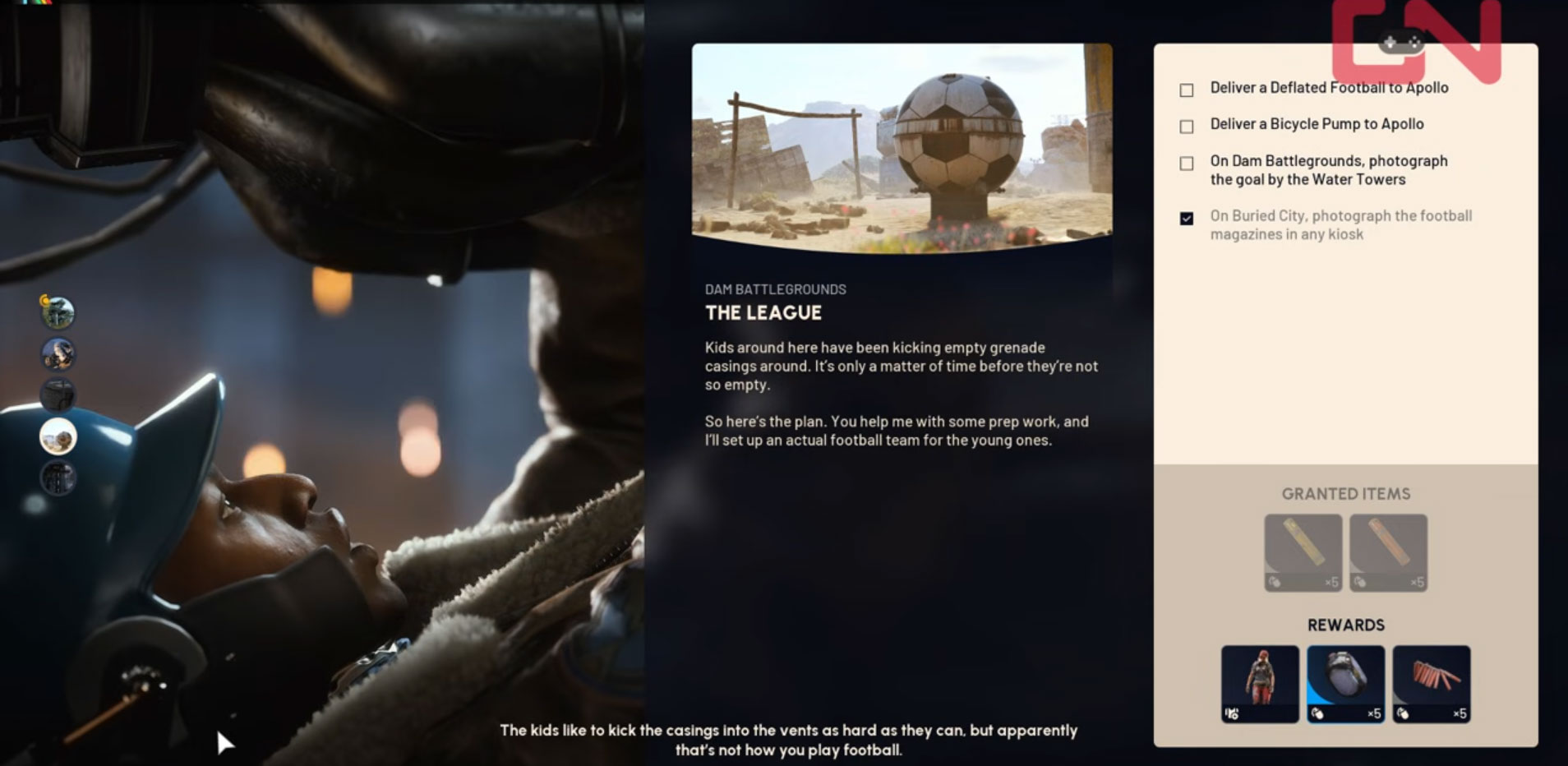Select the red outfit reward thumbnail
The width and height of the screenshot is (1568, 766).
(1260, 682)
